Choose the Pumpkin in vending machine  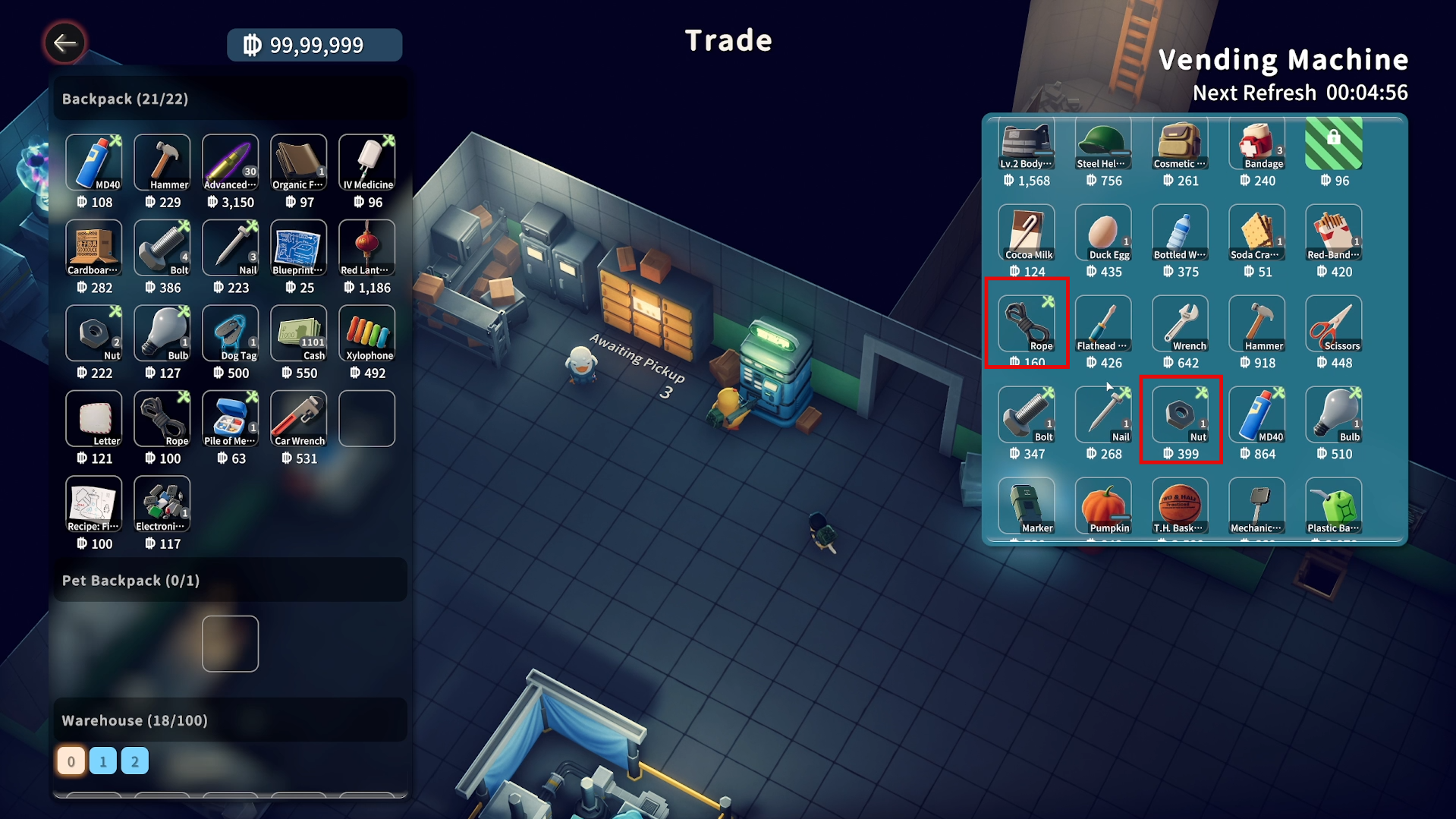click(1102, 506)
